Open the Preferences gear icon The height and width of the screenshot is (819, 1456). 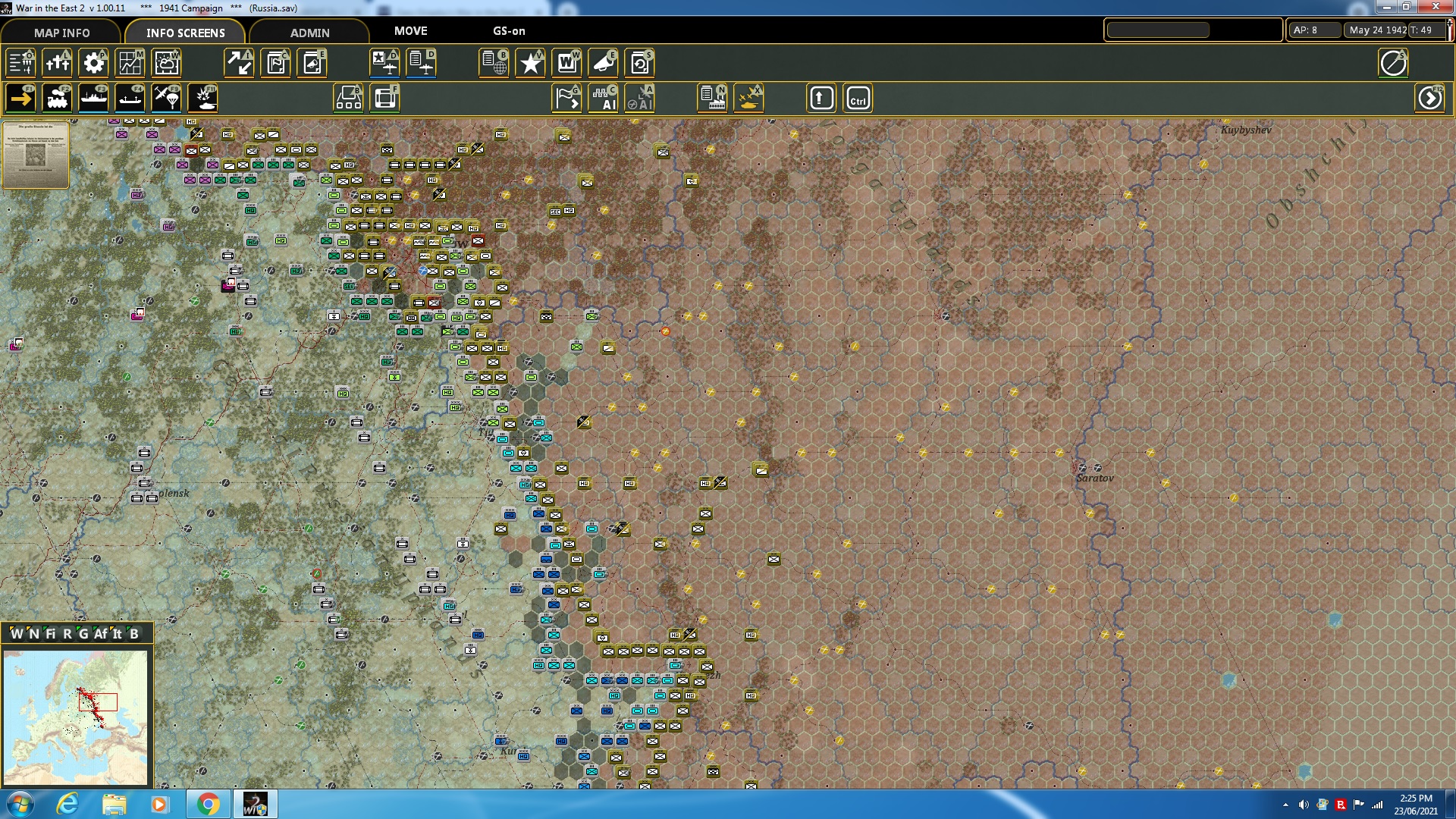coord(93,64)
